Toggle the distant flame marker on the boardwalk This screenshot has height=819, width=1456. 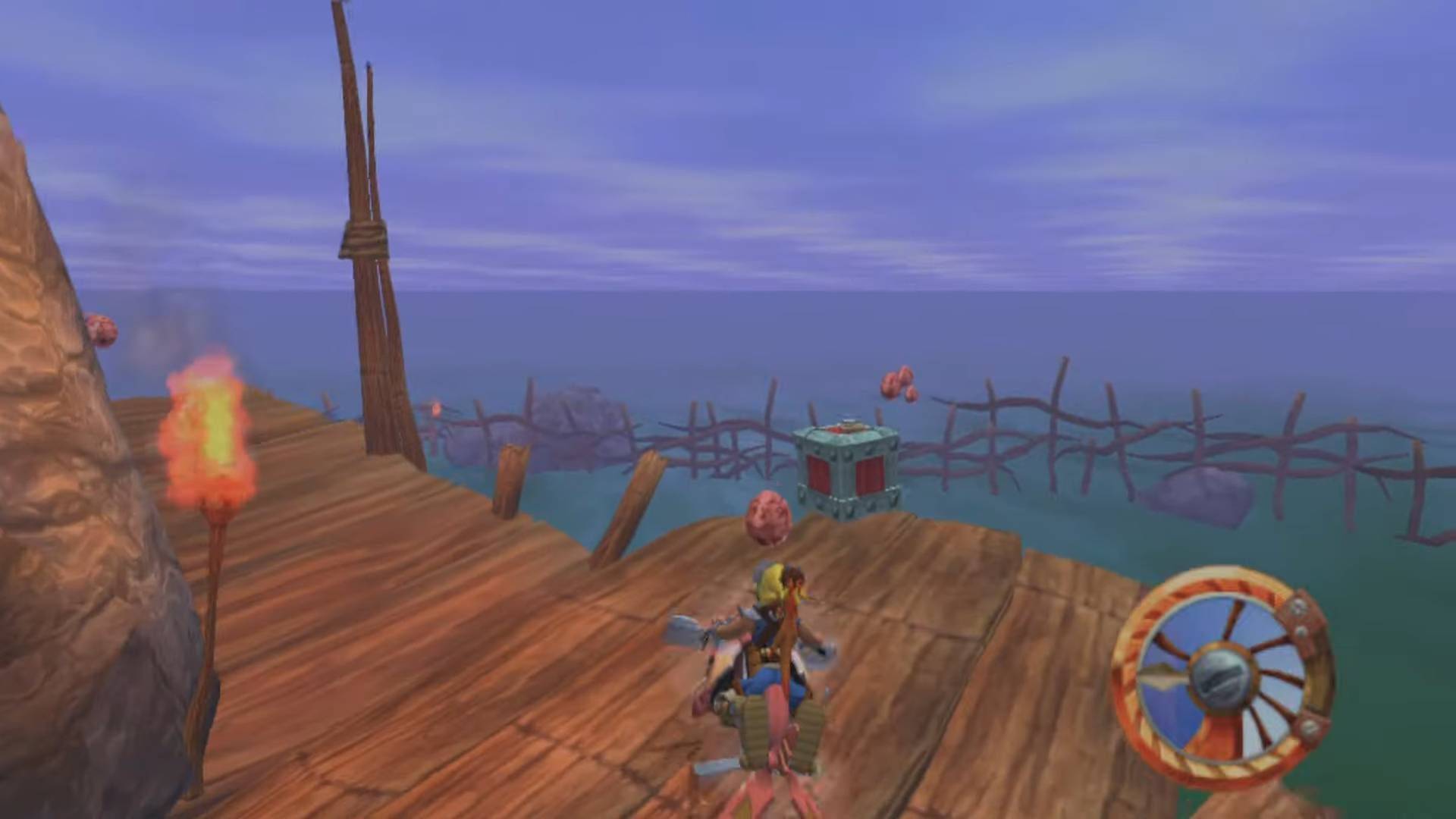[437, 409]
